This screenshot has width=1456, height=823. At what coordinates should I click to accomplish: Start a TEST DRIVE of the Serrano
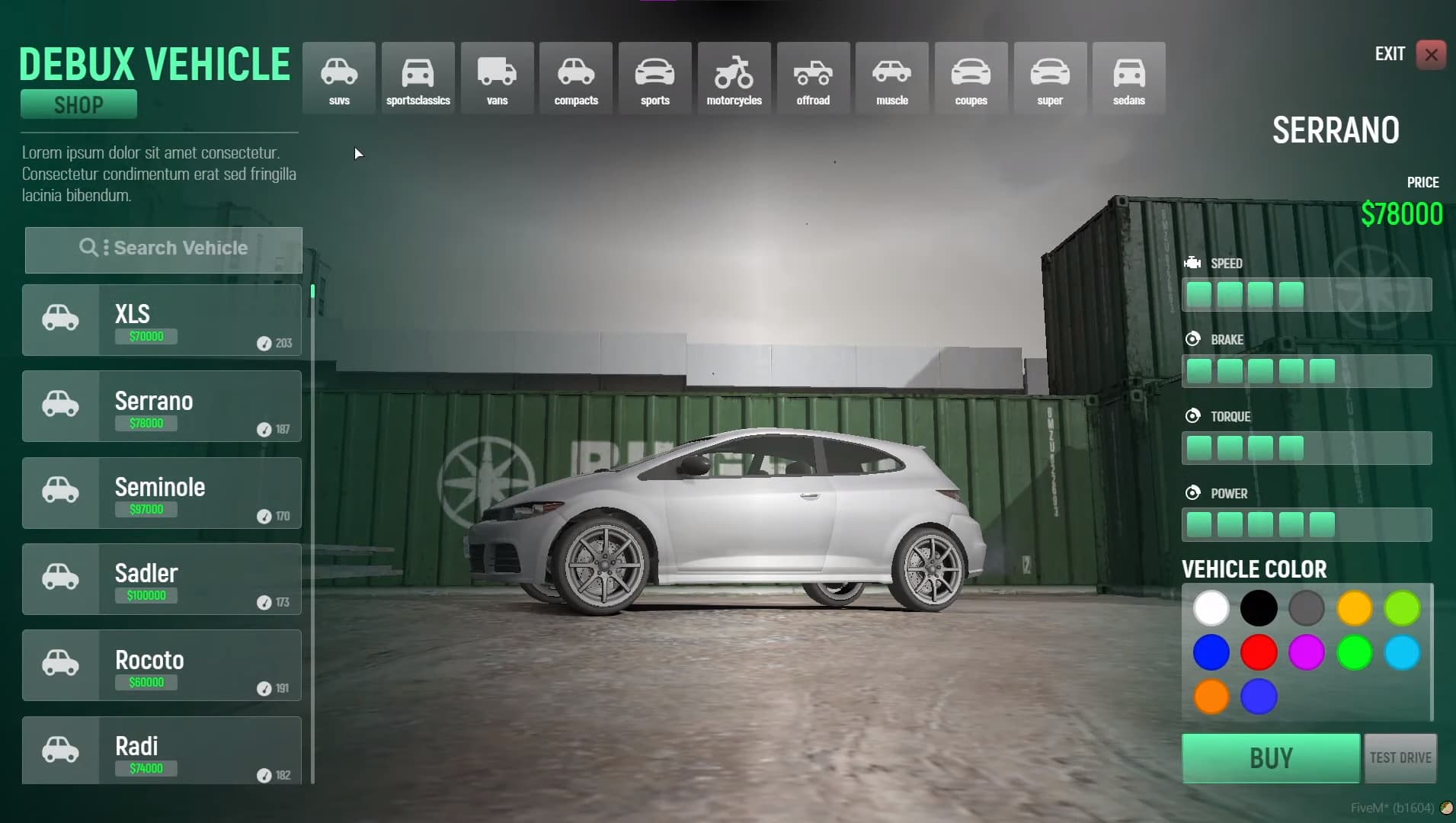point(1400,757)
